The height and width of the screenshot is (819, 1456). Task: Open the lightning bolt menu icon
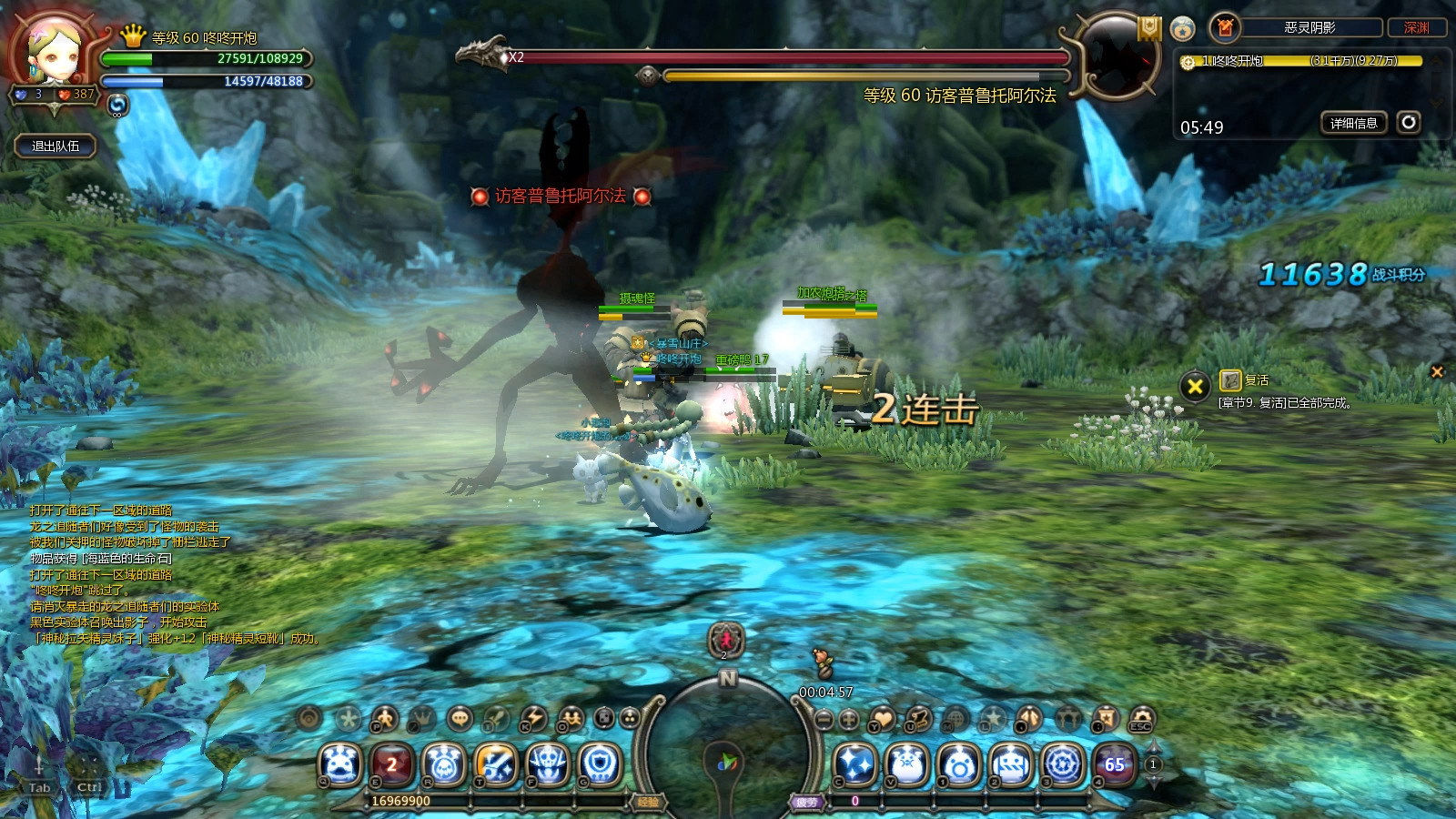pos(533,719)
